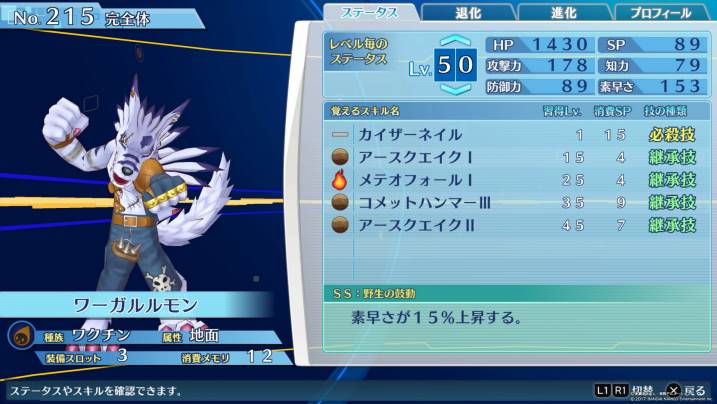Switch to the ステータス tab

(x=369, y=13)
